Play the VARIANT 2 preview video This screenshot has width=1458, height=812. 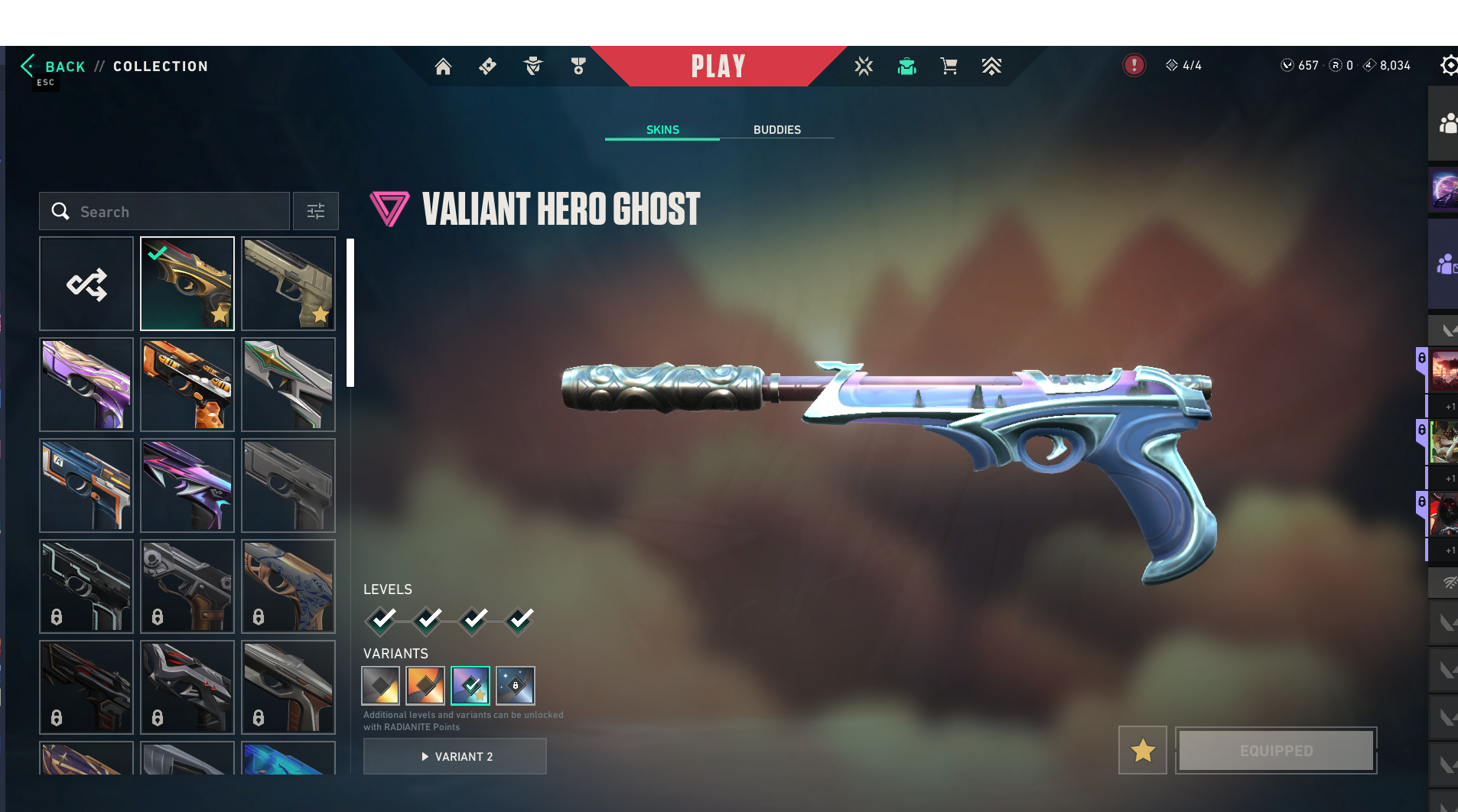(x=455, y=757)
